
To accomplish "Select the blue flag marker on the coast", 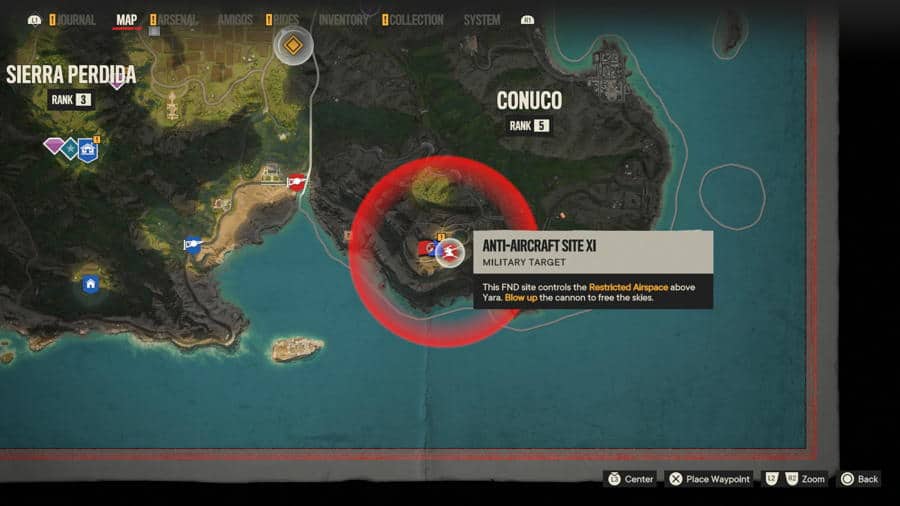I will click(x=192, y=244).
